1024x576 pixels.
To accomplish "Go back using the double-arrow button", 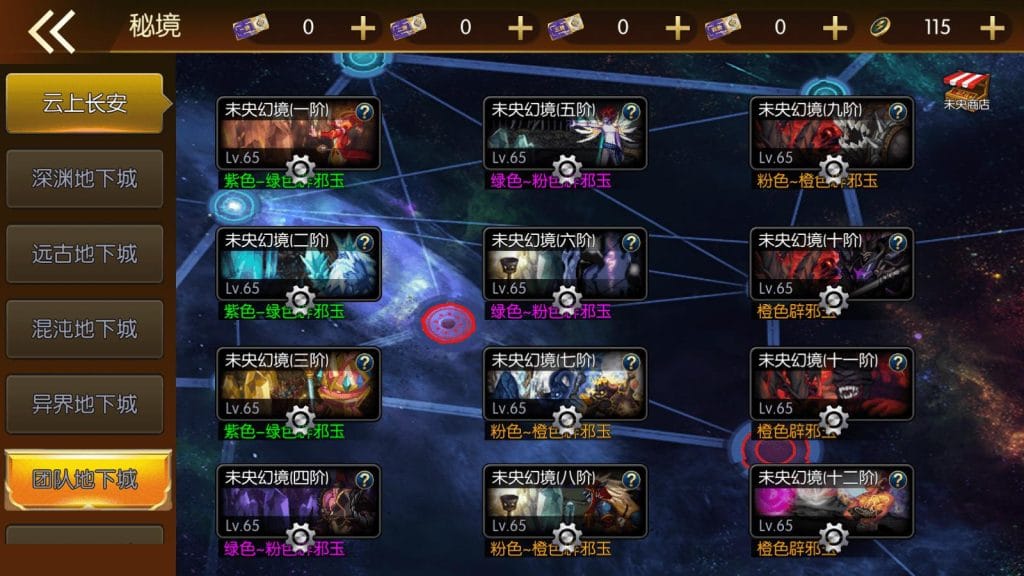I will pos(52,30).
